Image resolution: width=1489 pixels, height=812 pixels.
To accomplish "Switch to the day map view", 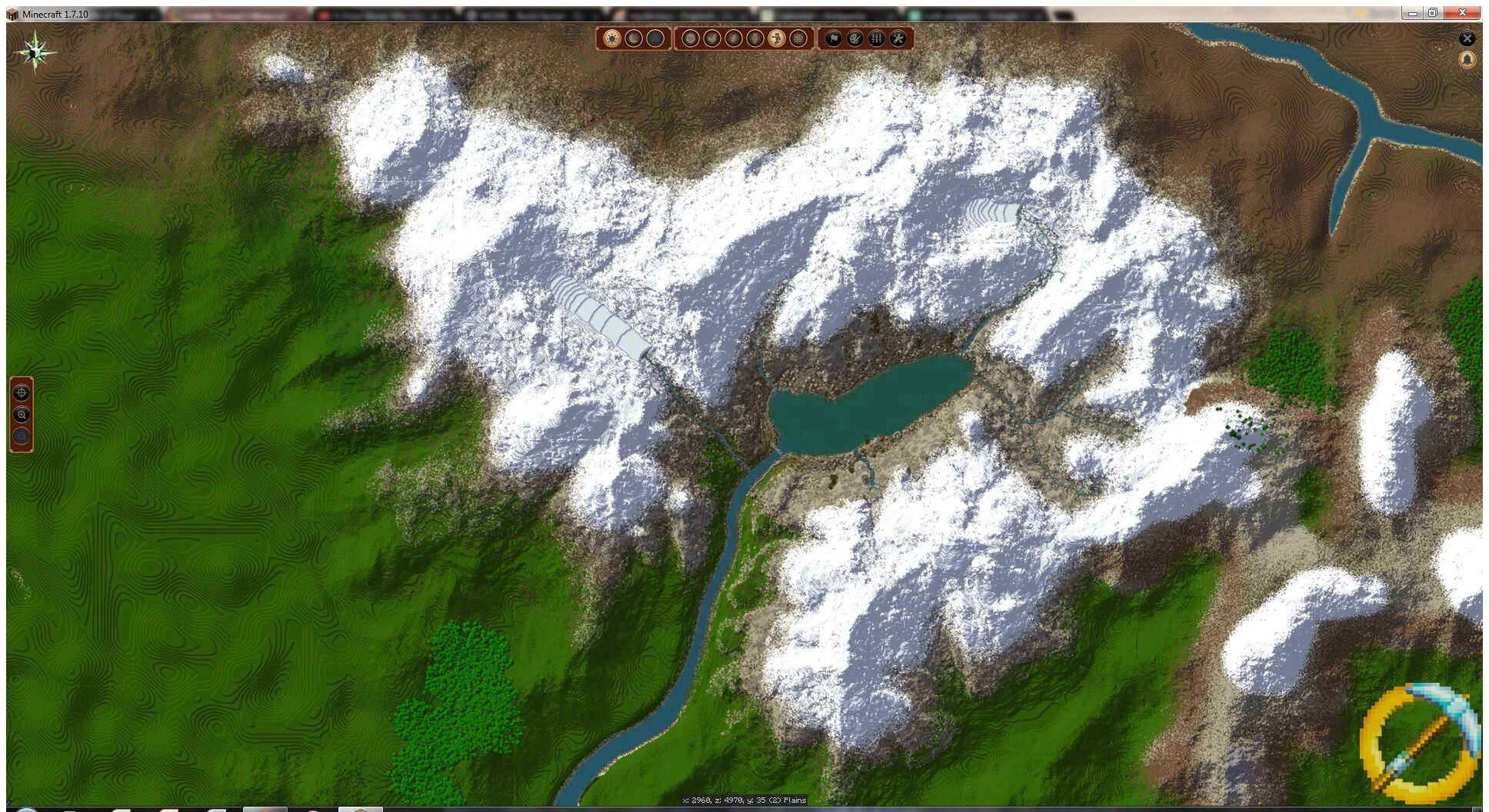I will 611,38.
